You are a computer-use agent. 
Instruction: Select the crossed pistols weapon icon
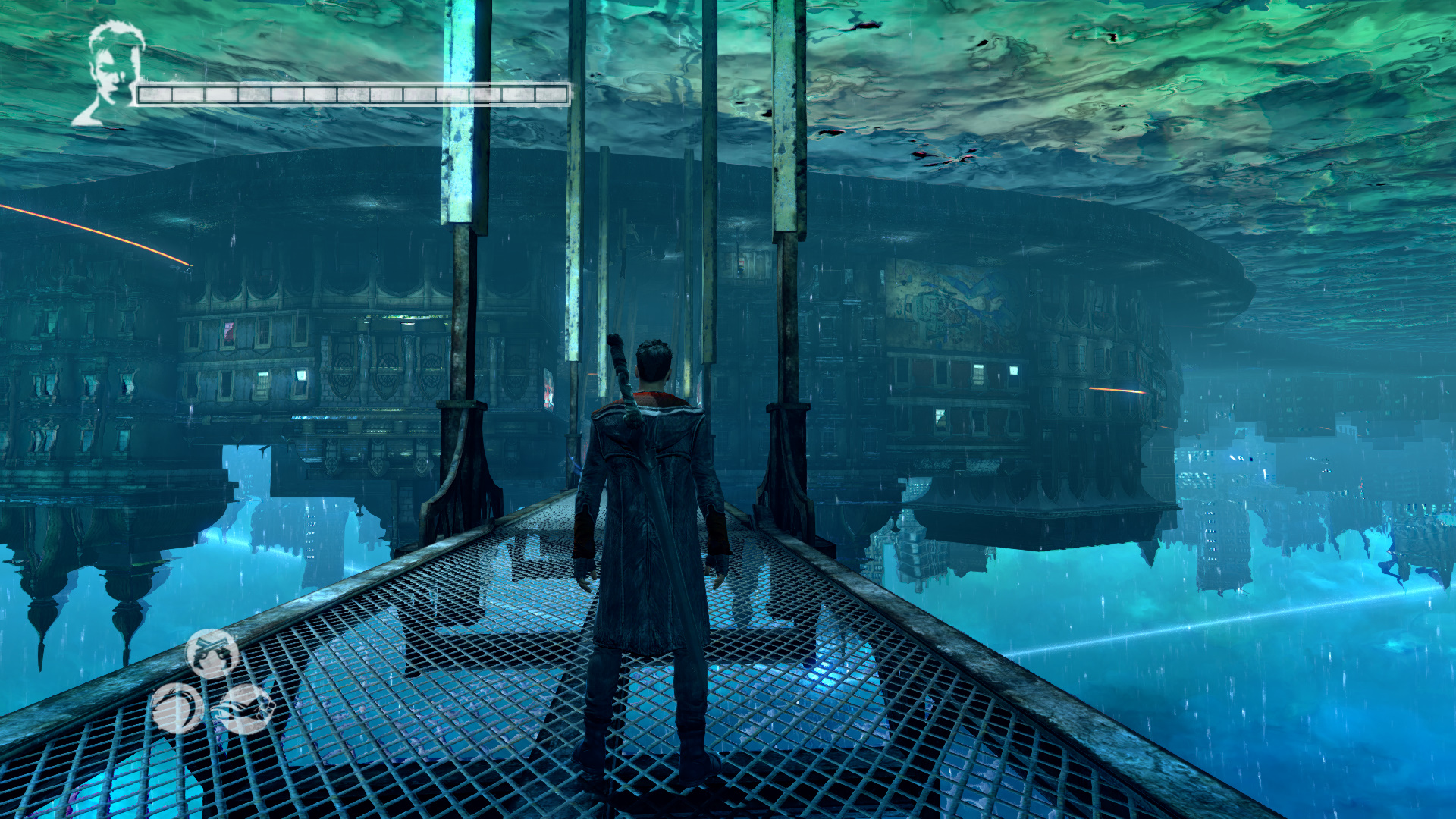click(212, 653)
